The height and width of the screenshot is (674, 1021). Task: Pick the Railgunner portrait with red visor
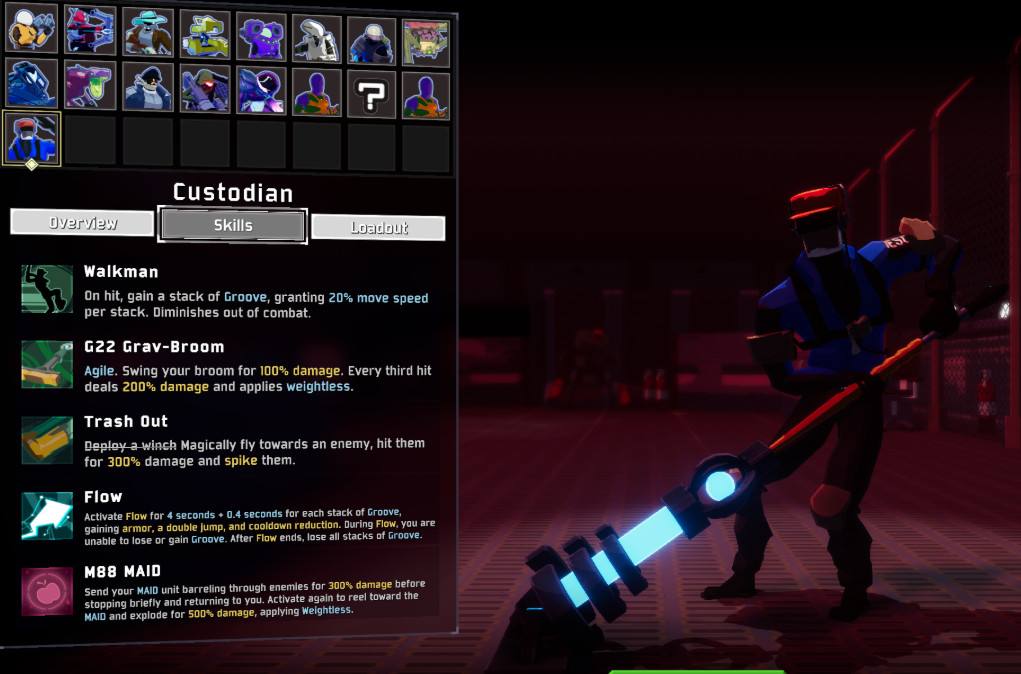point(204,90)
